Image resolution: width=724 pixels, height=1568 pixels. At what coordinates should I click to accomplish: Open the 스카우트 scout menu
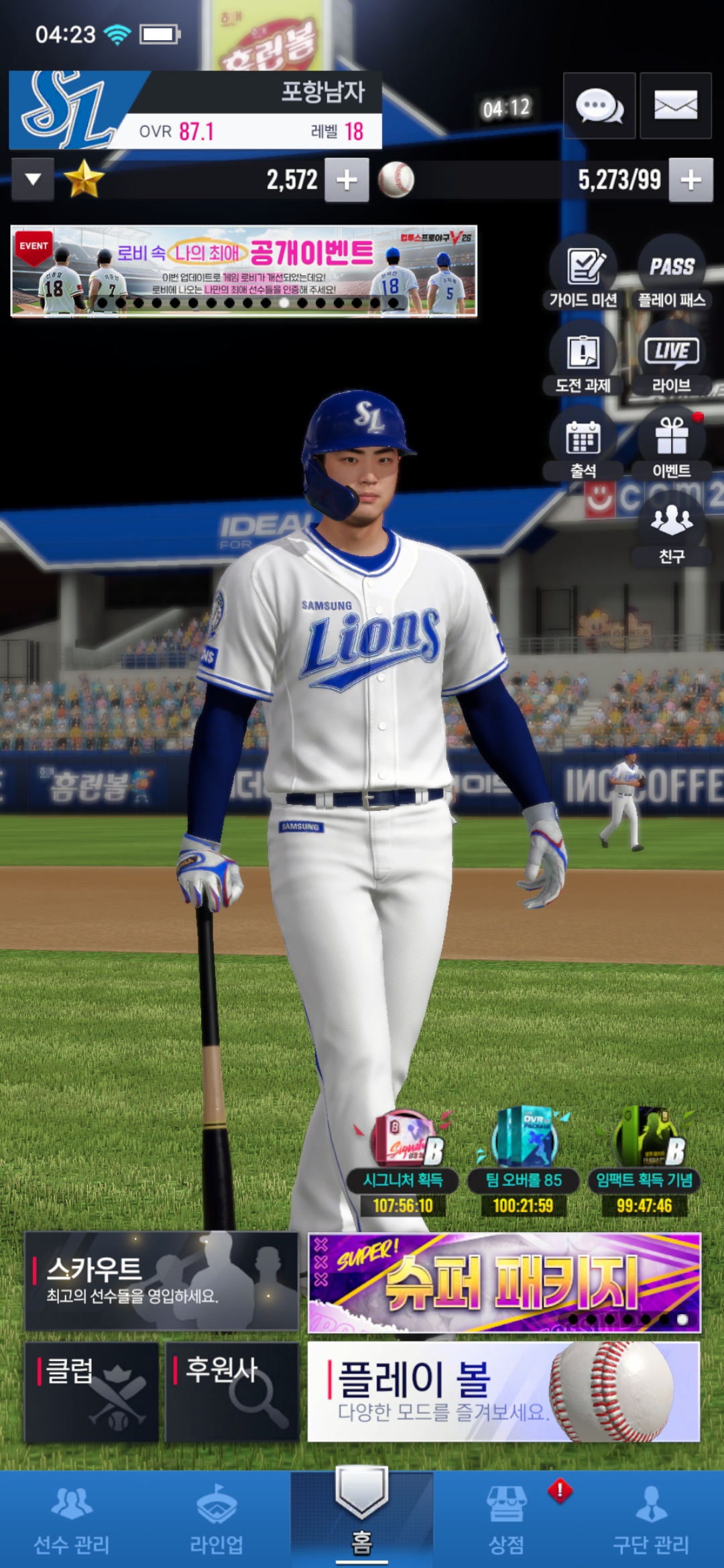(x=162, y=1281)
